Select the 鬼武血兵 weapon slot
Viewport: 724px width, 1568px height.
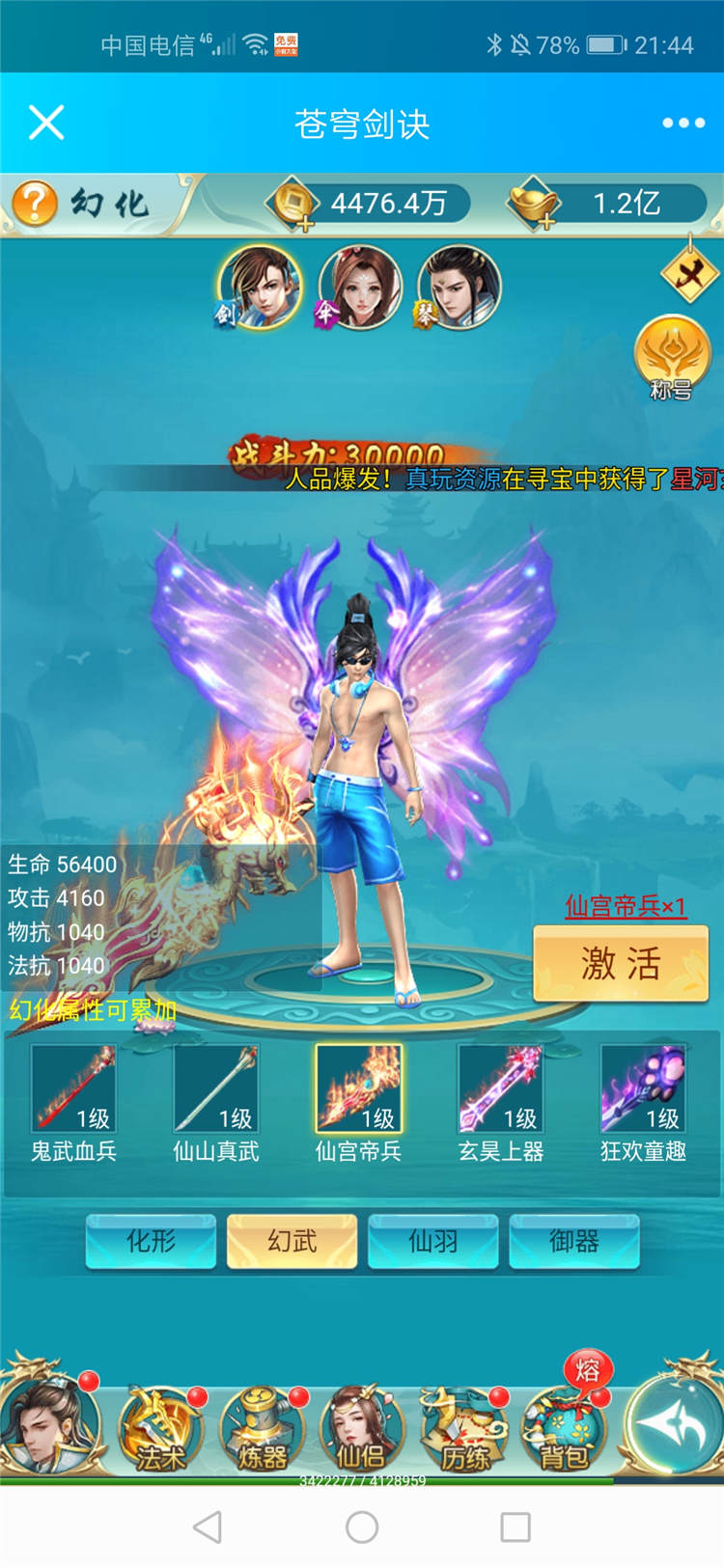tap(74, 1089)
